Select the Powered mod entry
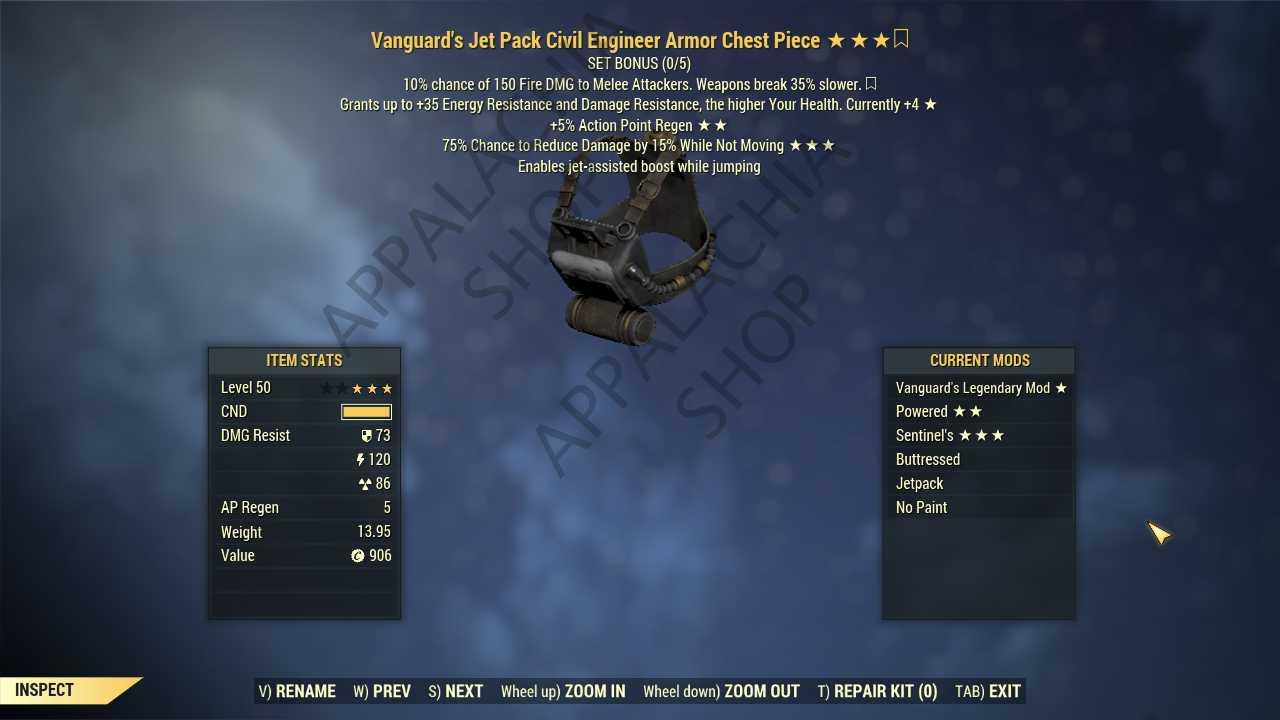1280x720 pixels. coord(979,412)
